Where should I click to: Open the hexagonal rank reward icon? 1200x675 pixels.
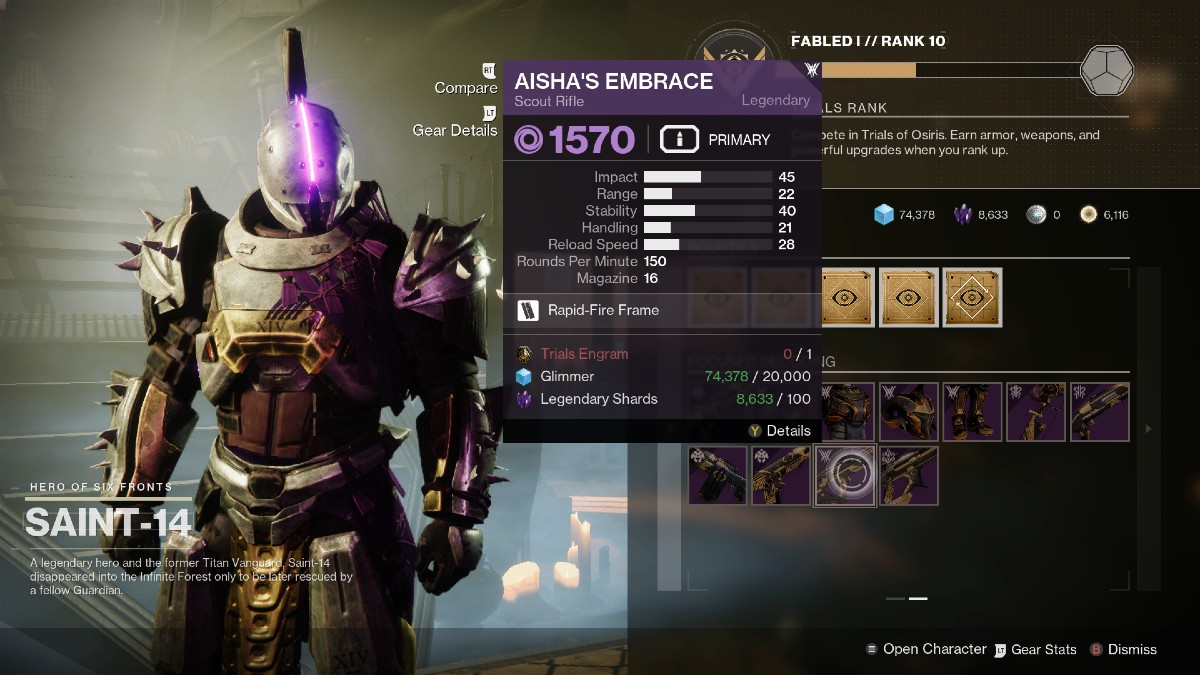(x=1107, y=71)
